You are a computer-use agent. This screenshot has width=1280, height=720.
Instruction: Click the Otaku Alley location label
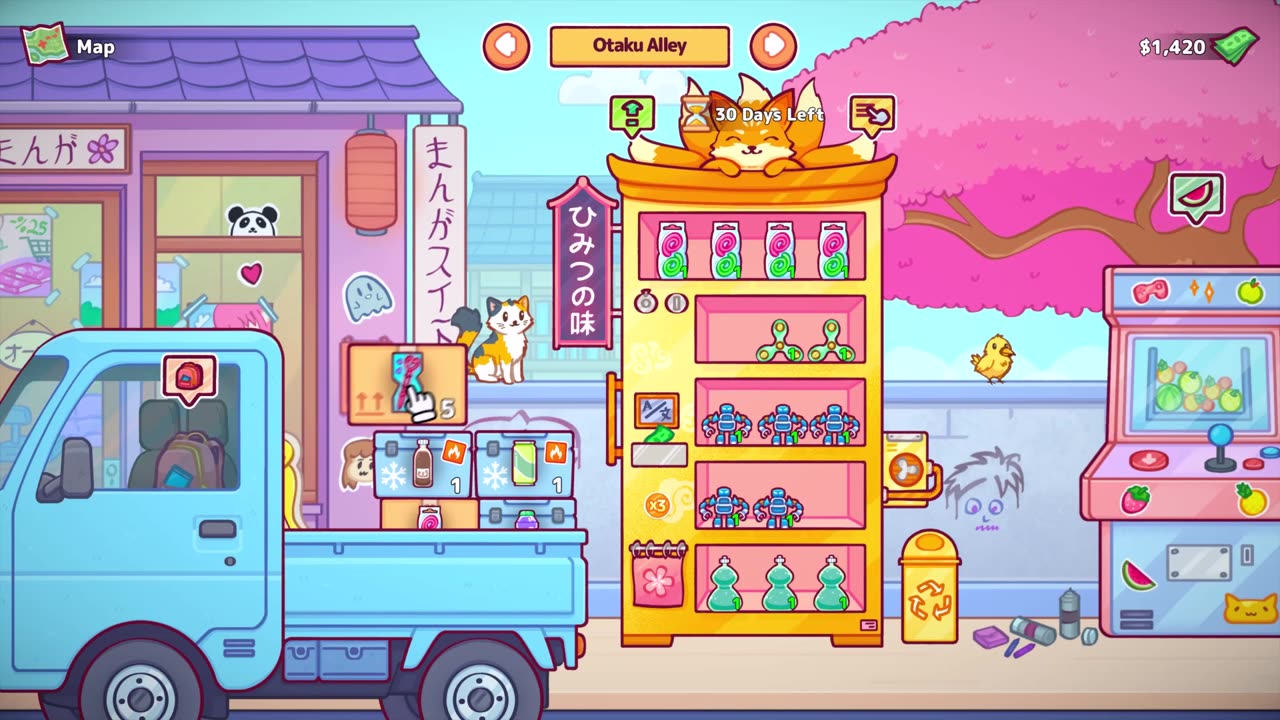tap(639, 46)
